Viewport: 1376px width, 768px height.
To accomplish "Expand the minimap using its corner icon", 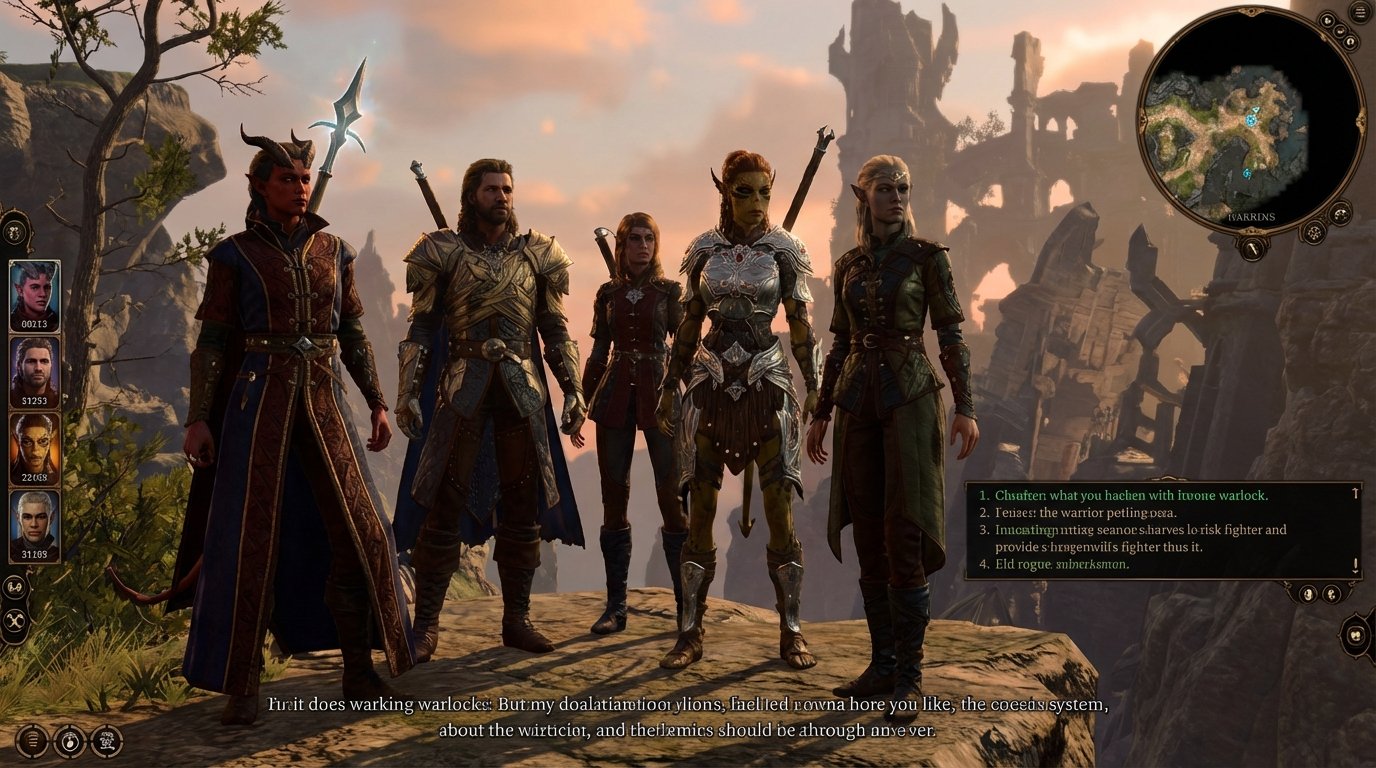I will pyautogui.click(x=1327, y=20).
